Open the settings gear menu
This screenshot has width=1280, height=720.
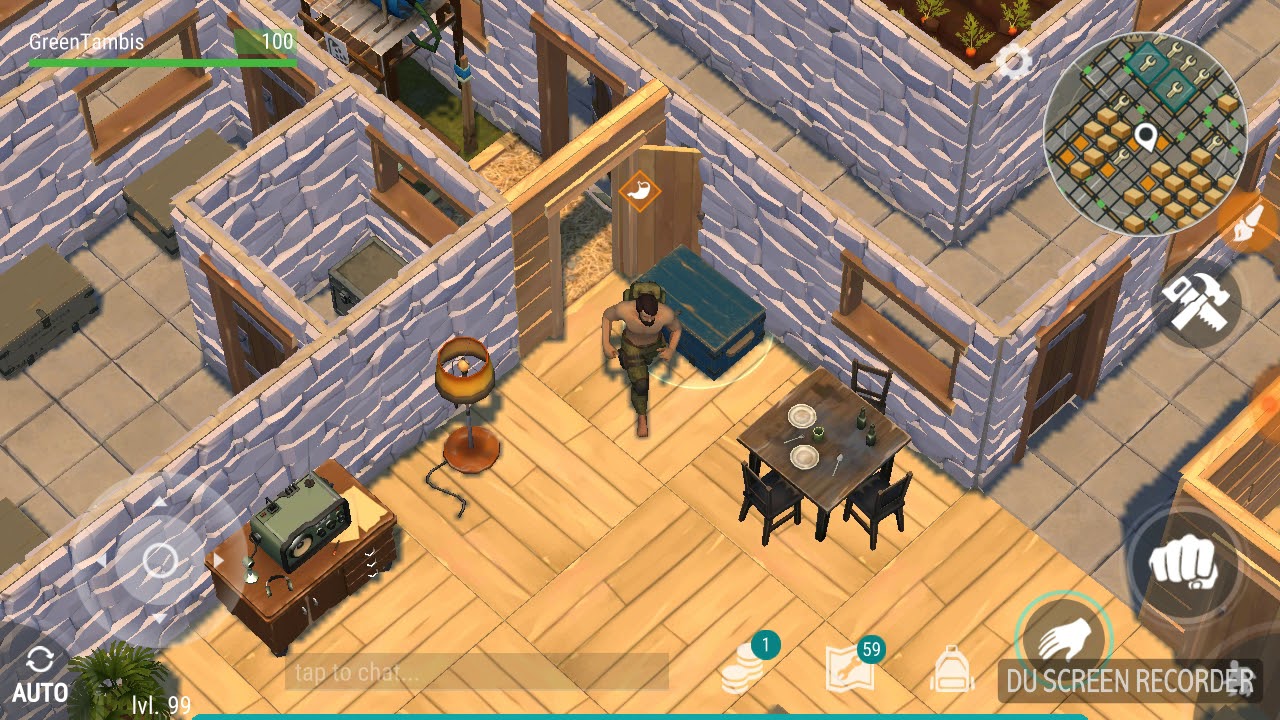(x=1013, y=63)
